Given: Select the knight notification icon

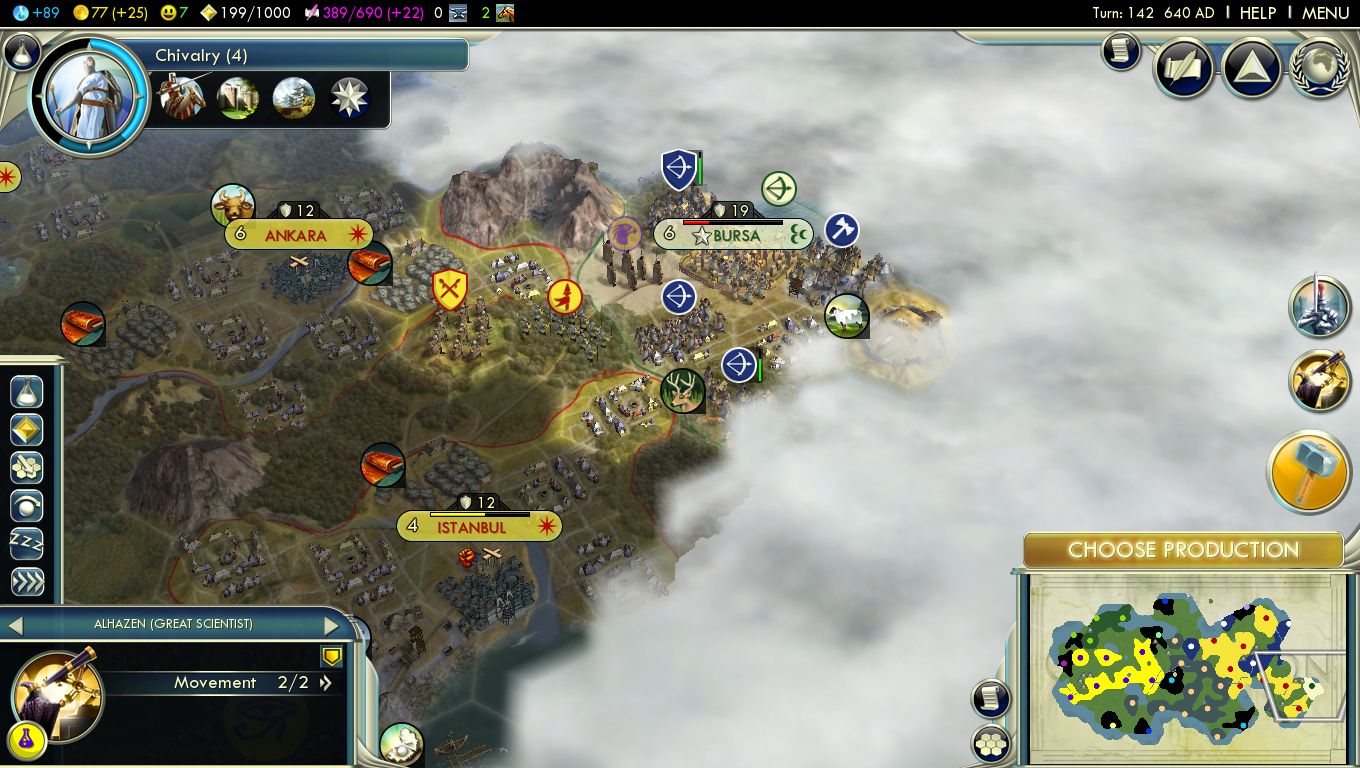Looking at the screenshot, I should pos(1319,306).
